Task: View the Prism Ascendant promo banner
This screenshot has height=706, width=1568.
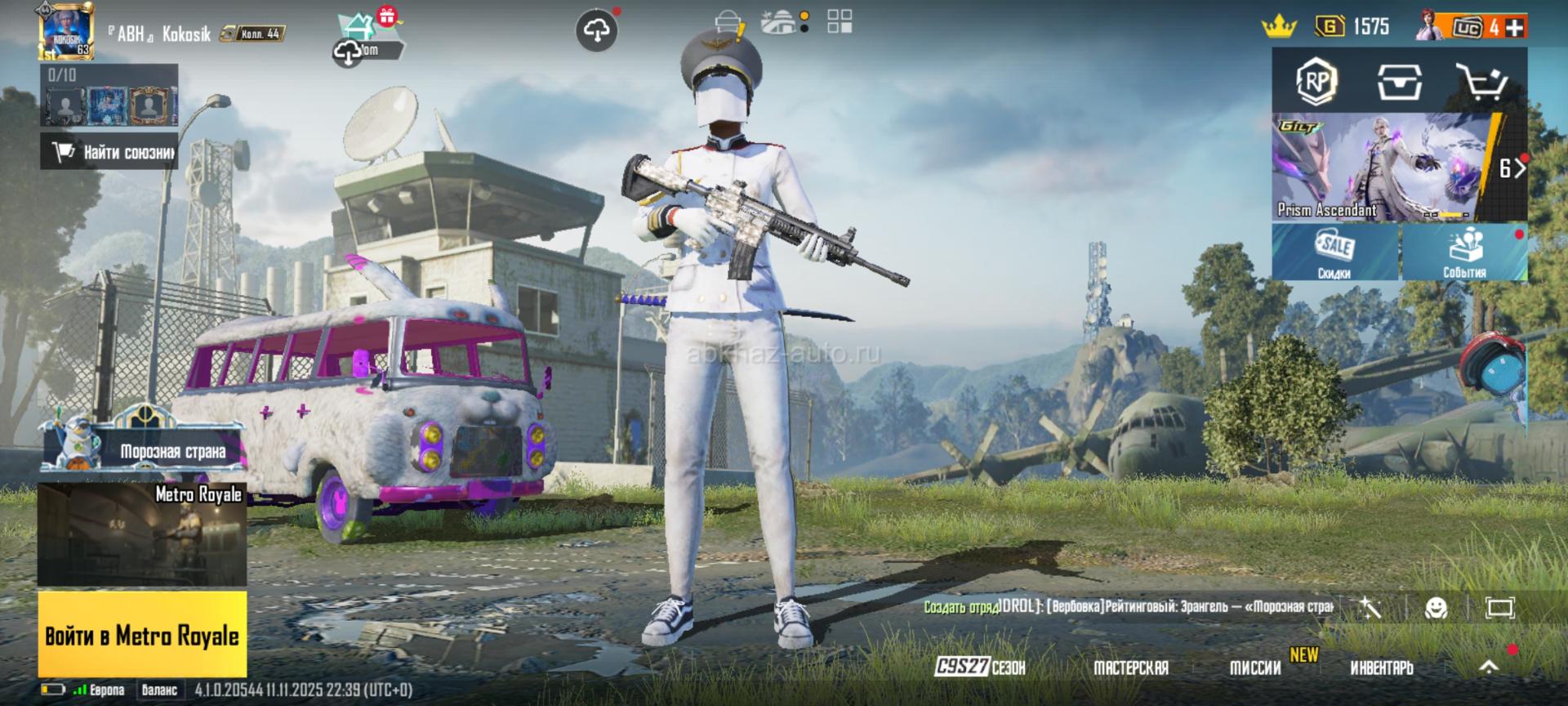Action: [x=1384, y=168]
